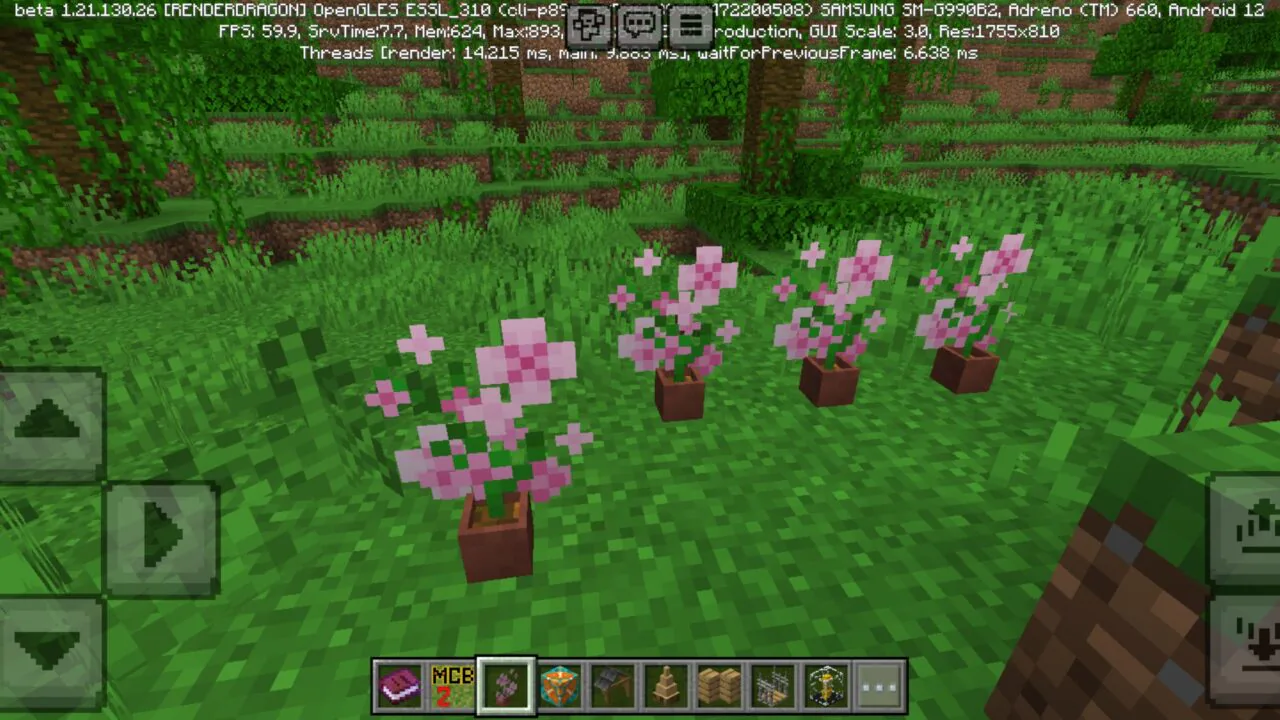Select the stacked planks hotbar item
The image size is (1280, 720).
[x=720, y=683]
